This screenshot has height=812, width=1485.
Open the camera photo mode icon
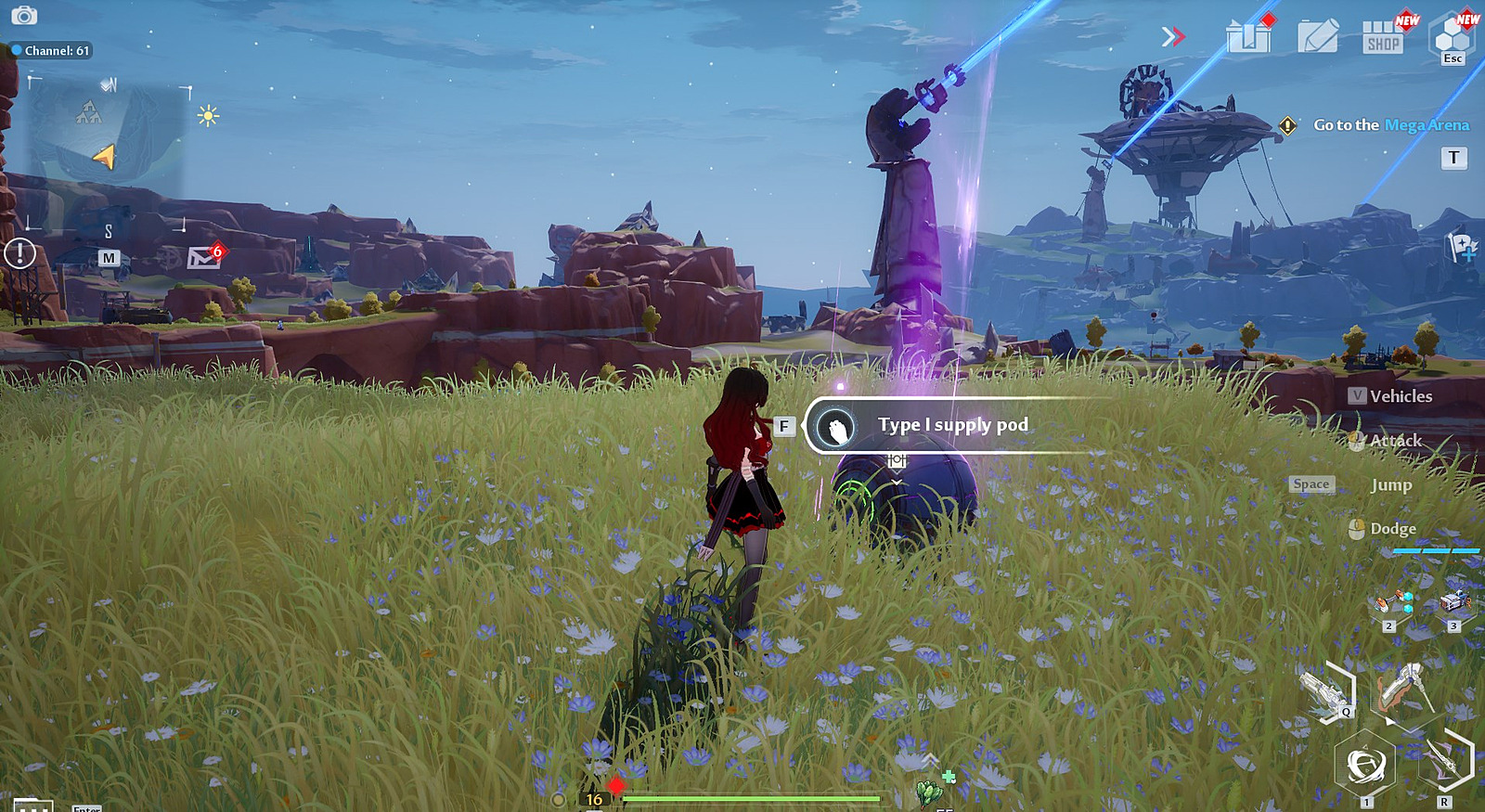click(24, 15)
